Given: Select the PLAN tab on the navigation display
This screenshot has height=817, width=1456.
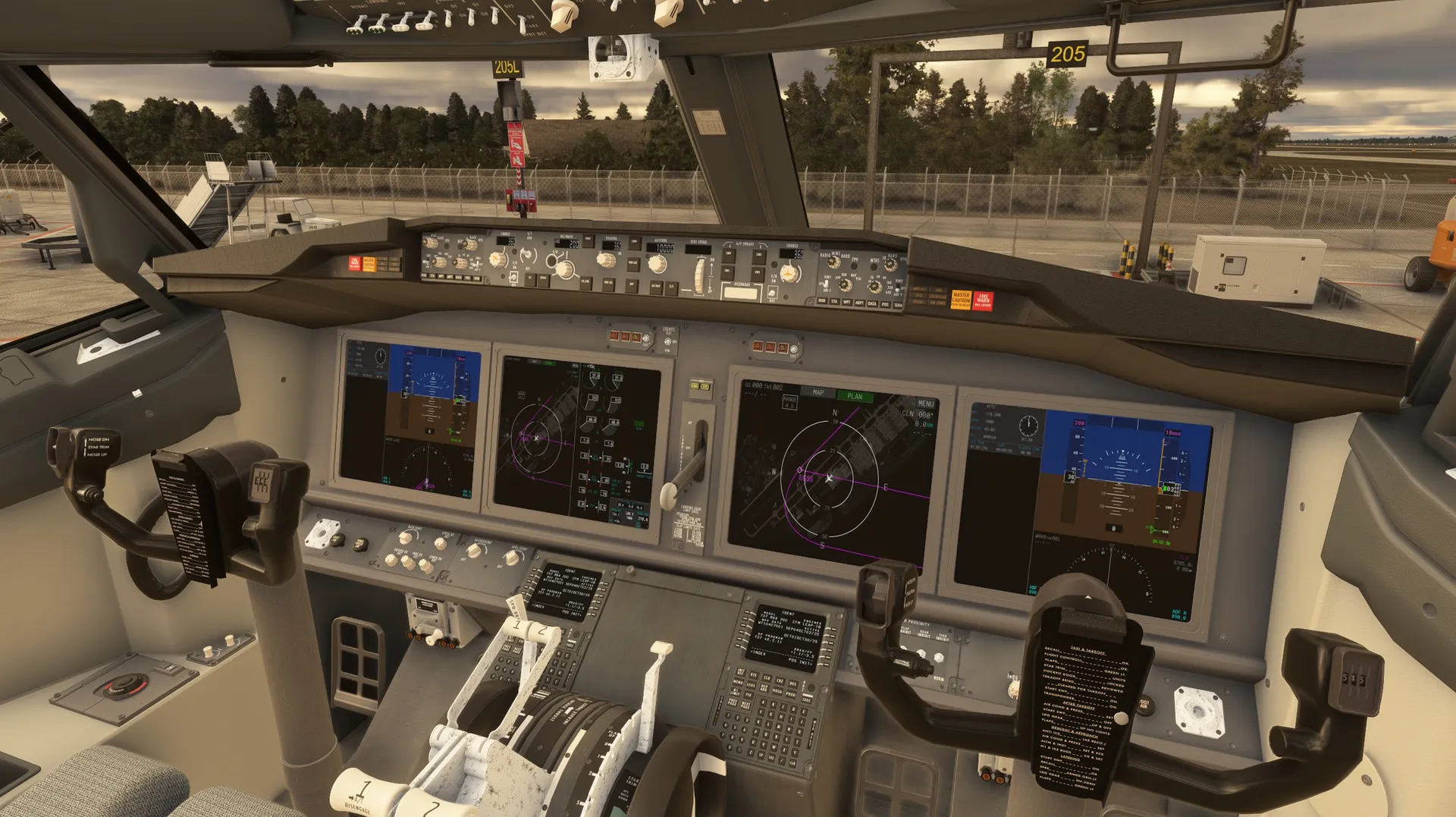Looking at the screenshot, I should [855, 396].
